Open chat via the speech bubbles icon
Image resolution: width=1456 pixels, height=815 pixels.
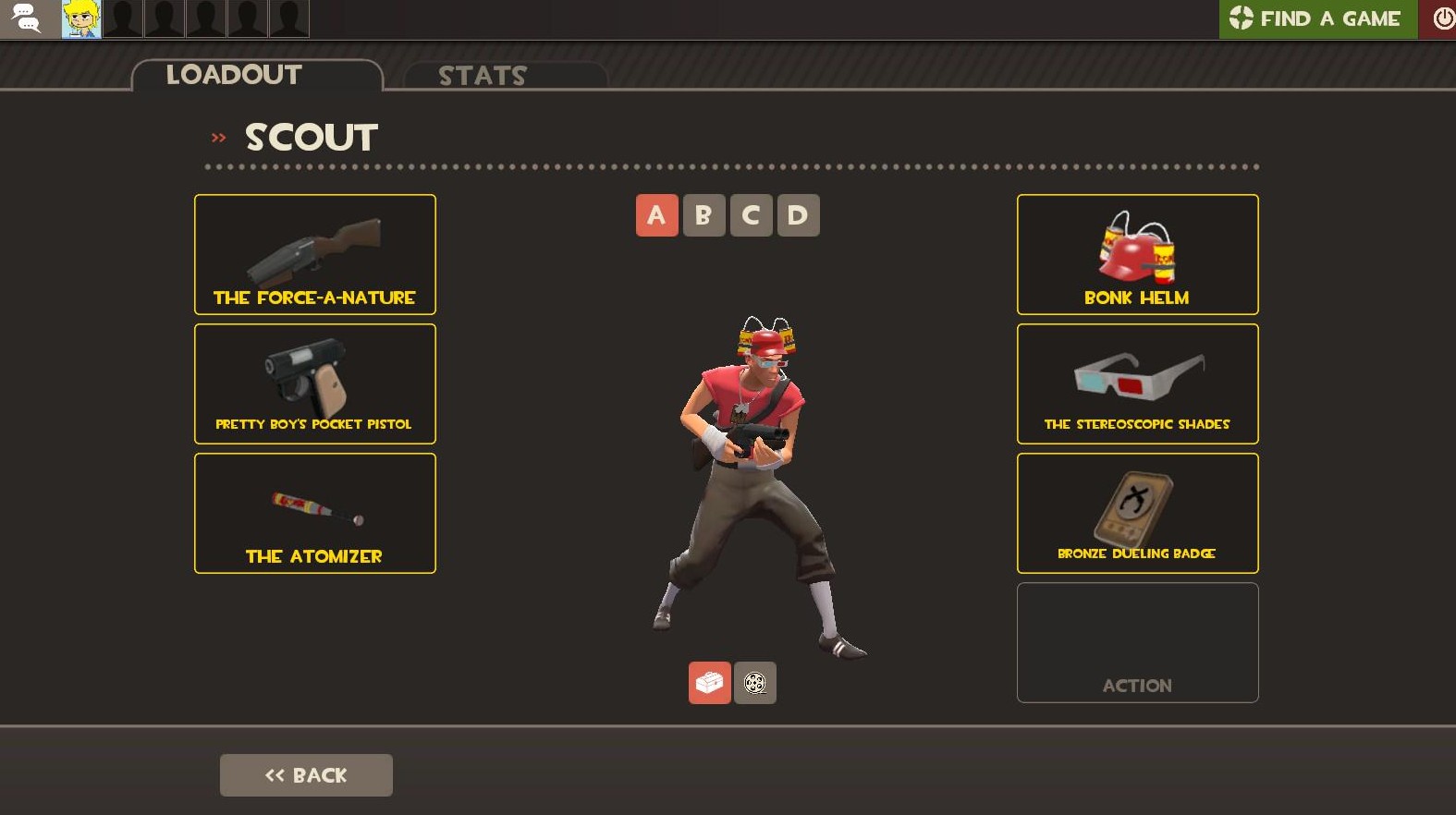(26, 18)
